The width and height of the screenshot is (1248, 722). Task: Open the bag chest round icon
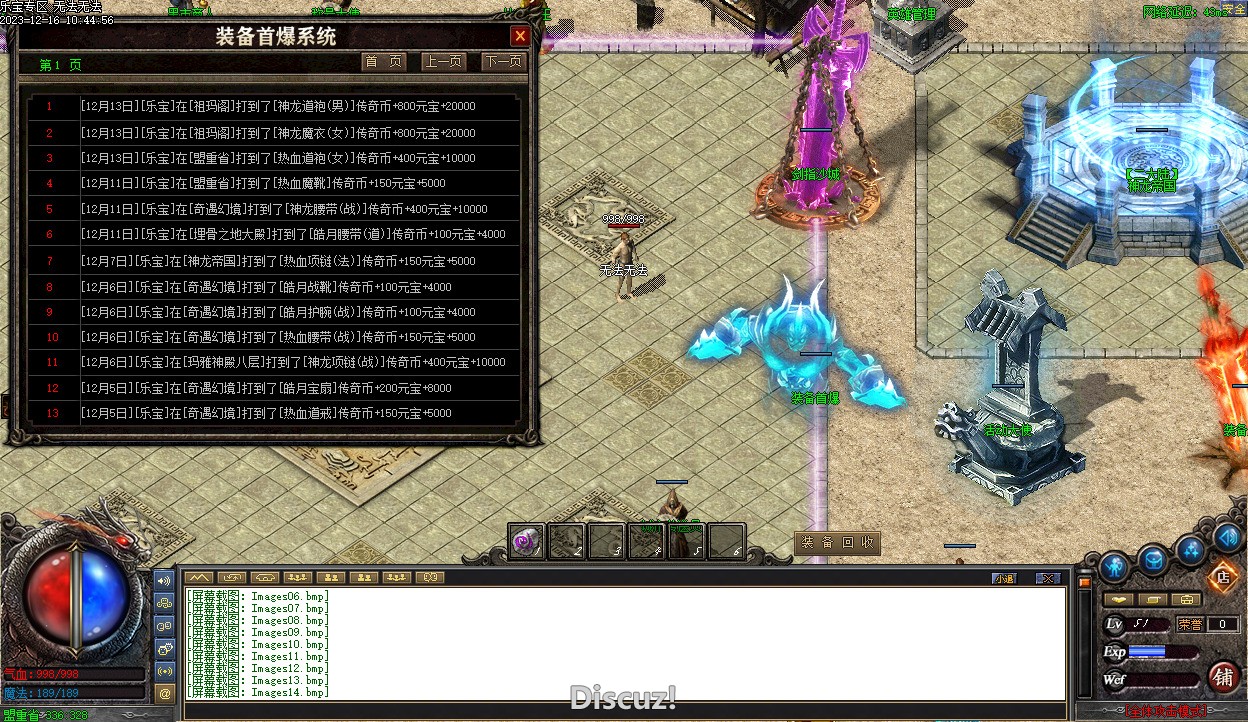[1154, 561]
